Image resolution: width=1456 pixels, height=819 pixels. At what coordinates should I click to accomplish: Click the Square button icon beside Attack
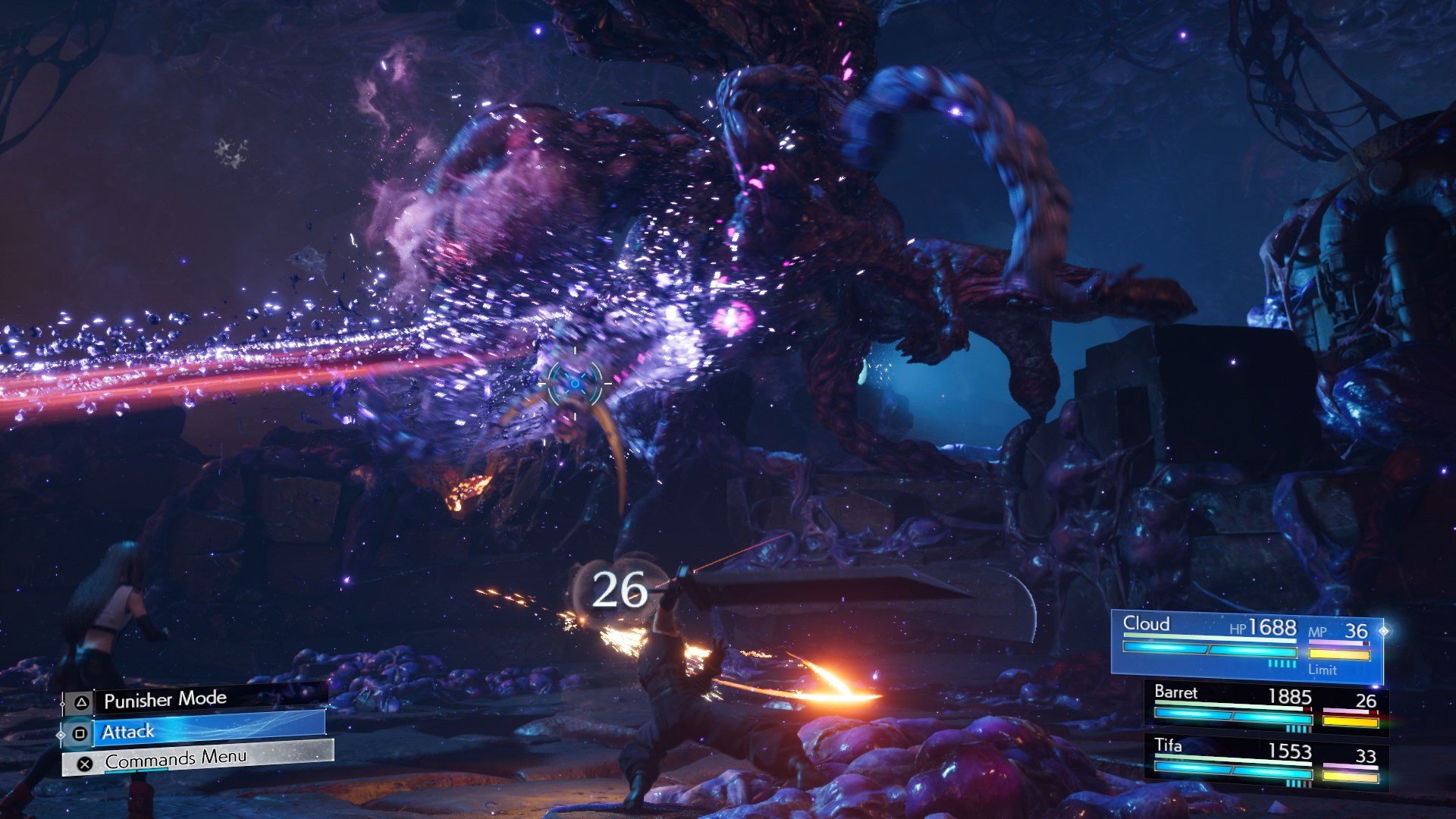pos(79,731)
